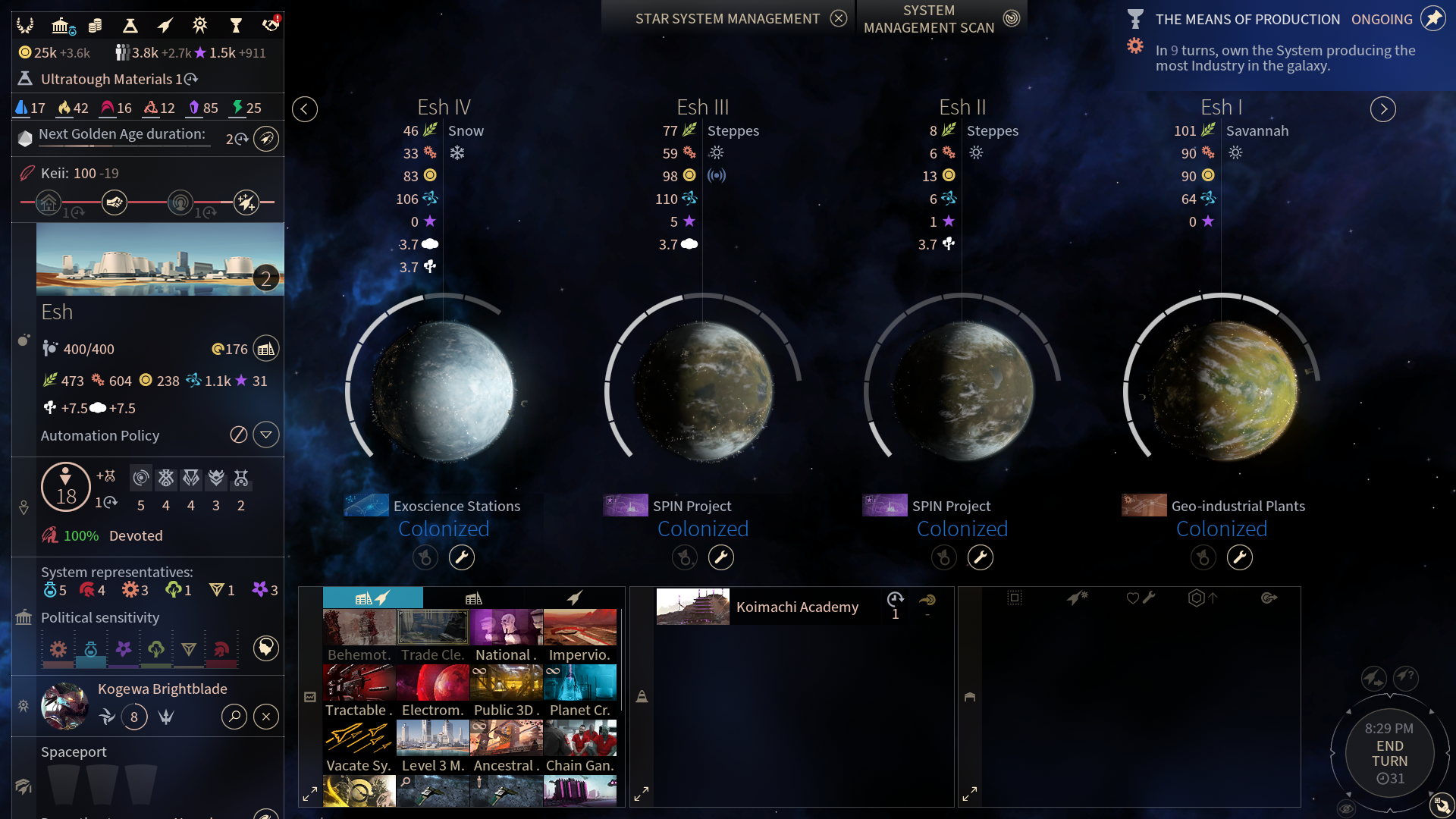Screen dimensions: 1456x819
Task: End the current turn
Action: (x=1389, y=753)
